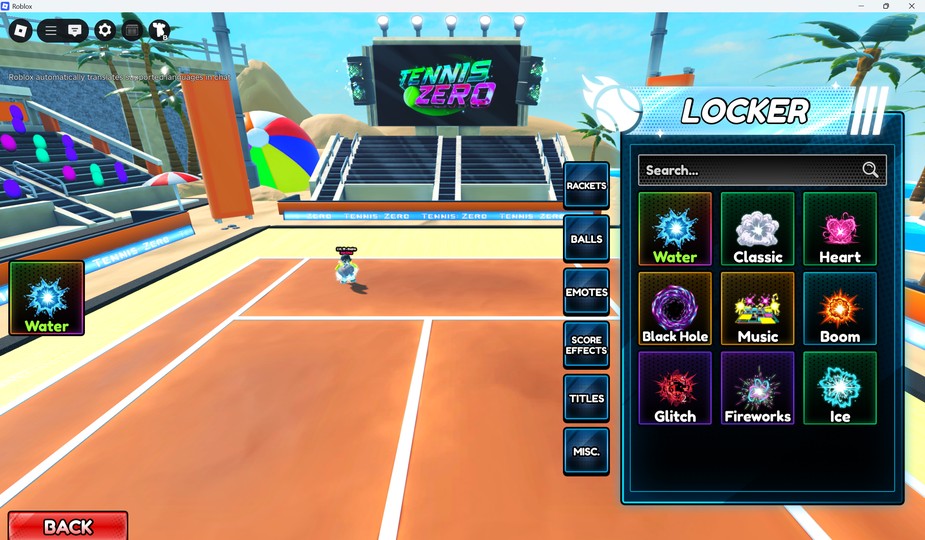Pick the Black Hole effect
The image size is (925, 540).
click(675, 309)
